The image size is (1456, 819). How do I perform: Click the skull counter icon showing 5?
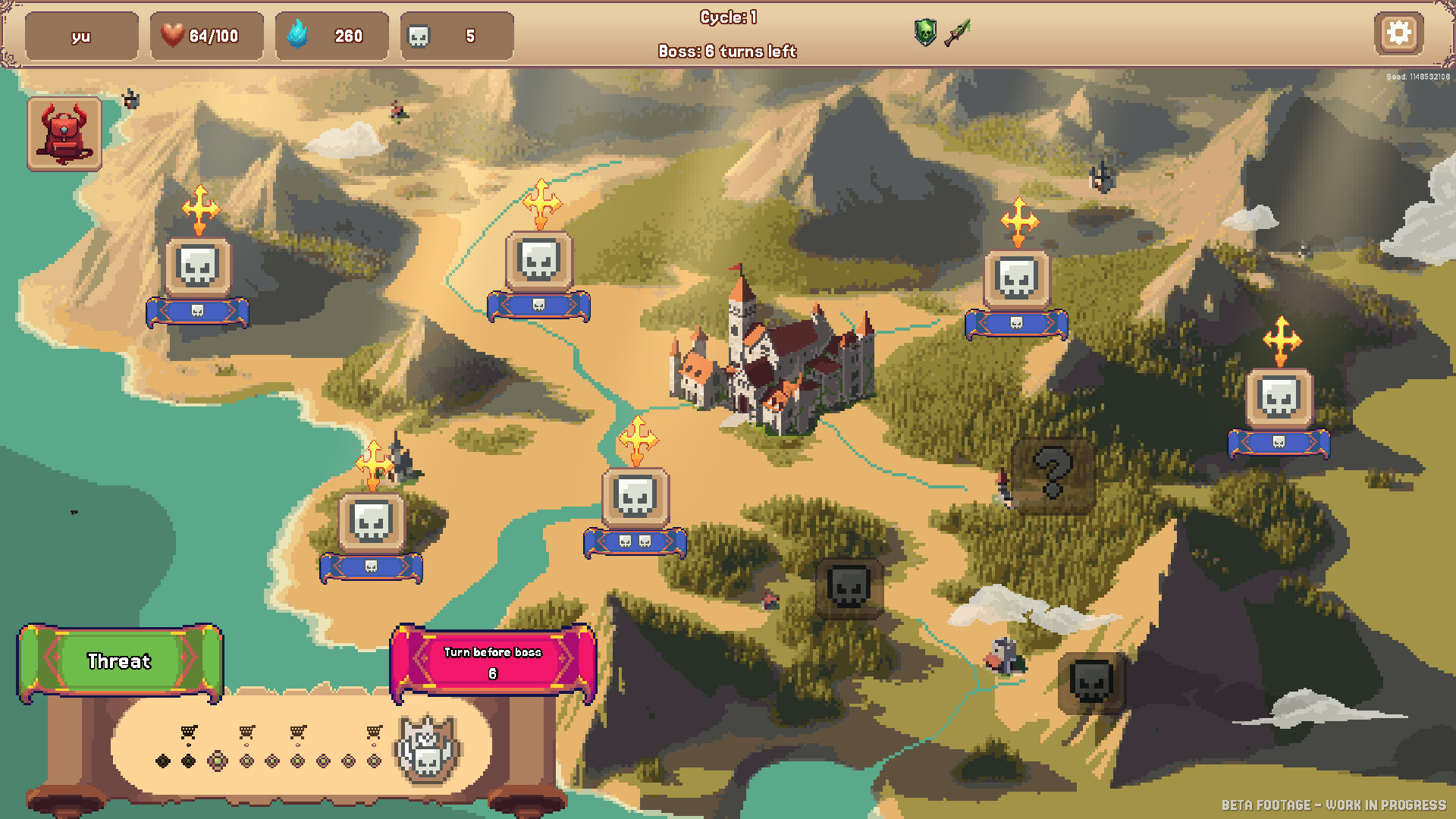tap(419, 35)
